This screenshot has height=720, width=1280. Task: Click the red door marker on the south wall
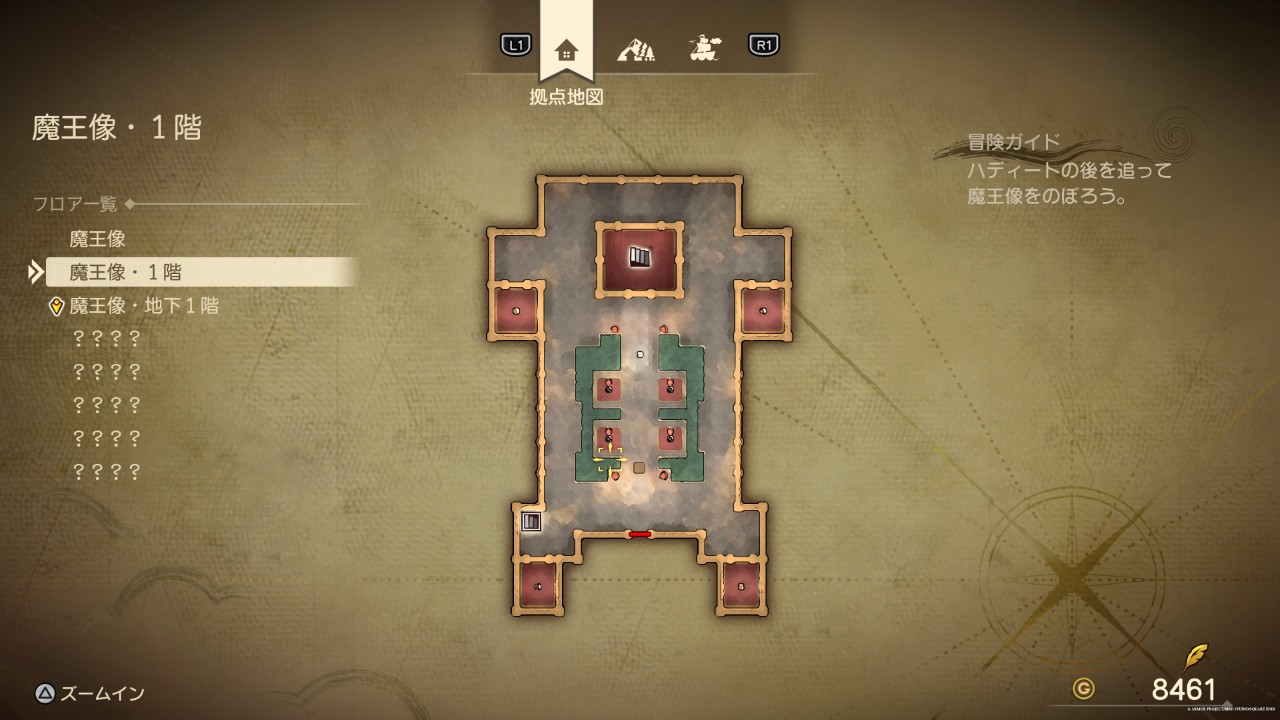point(640,534)
